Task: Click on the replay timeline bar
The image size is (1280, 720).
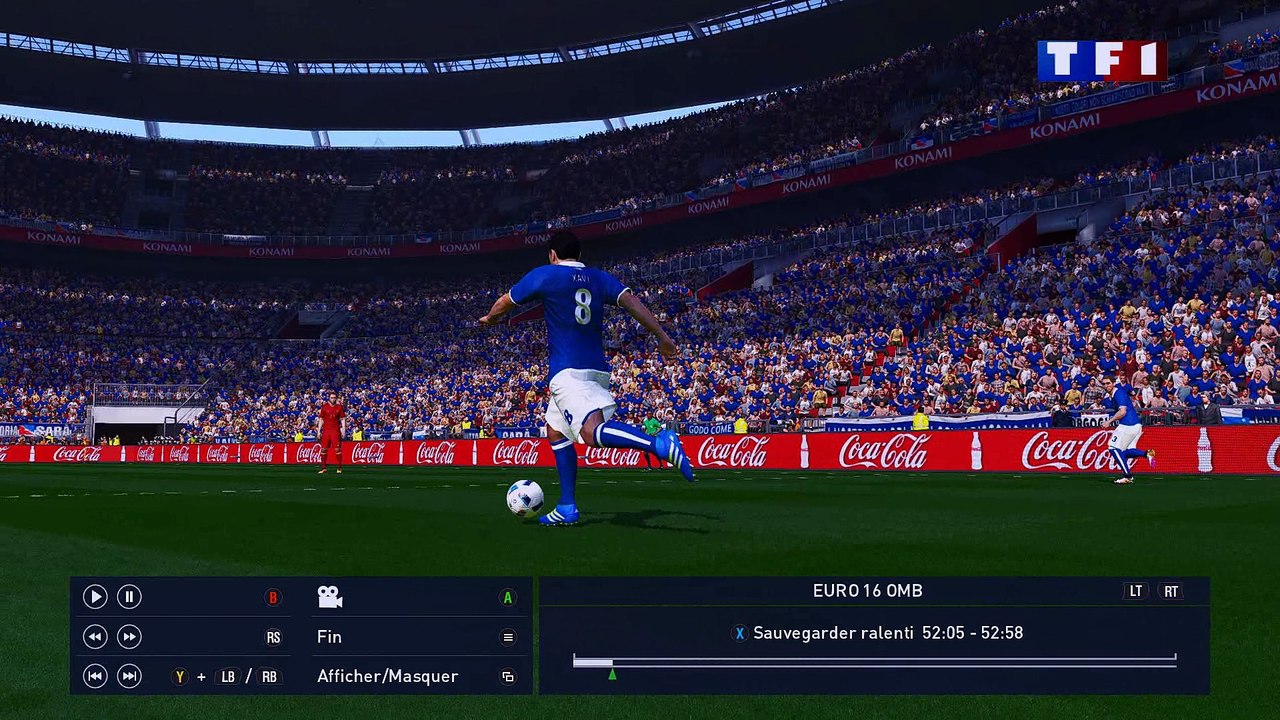Action: [874, 662]
